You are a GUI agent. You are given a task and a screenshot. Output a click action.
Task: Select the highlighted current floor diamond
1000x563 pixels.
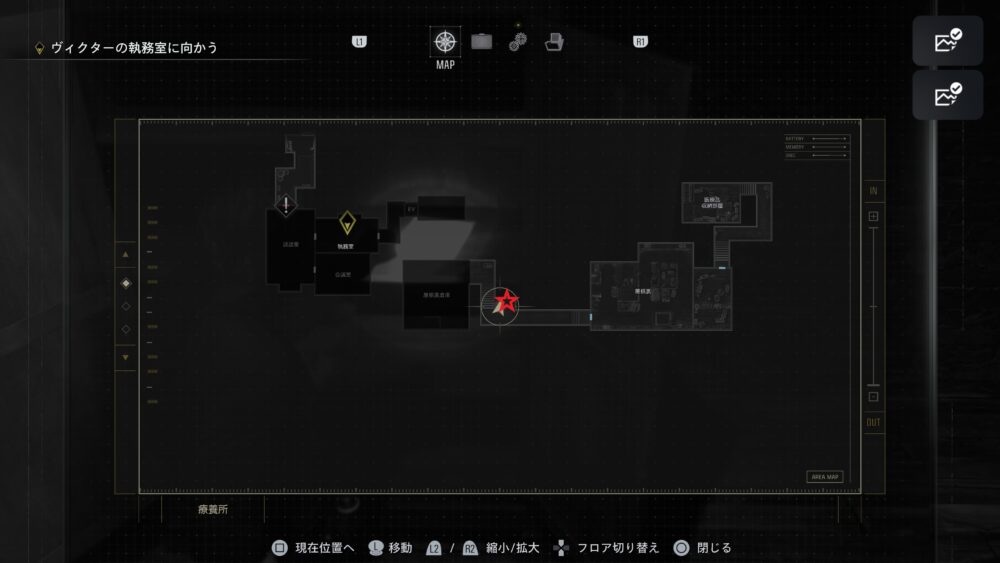[125, 283]
